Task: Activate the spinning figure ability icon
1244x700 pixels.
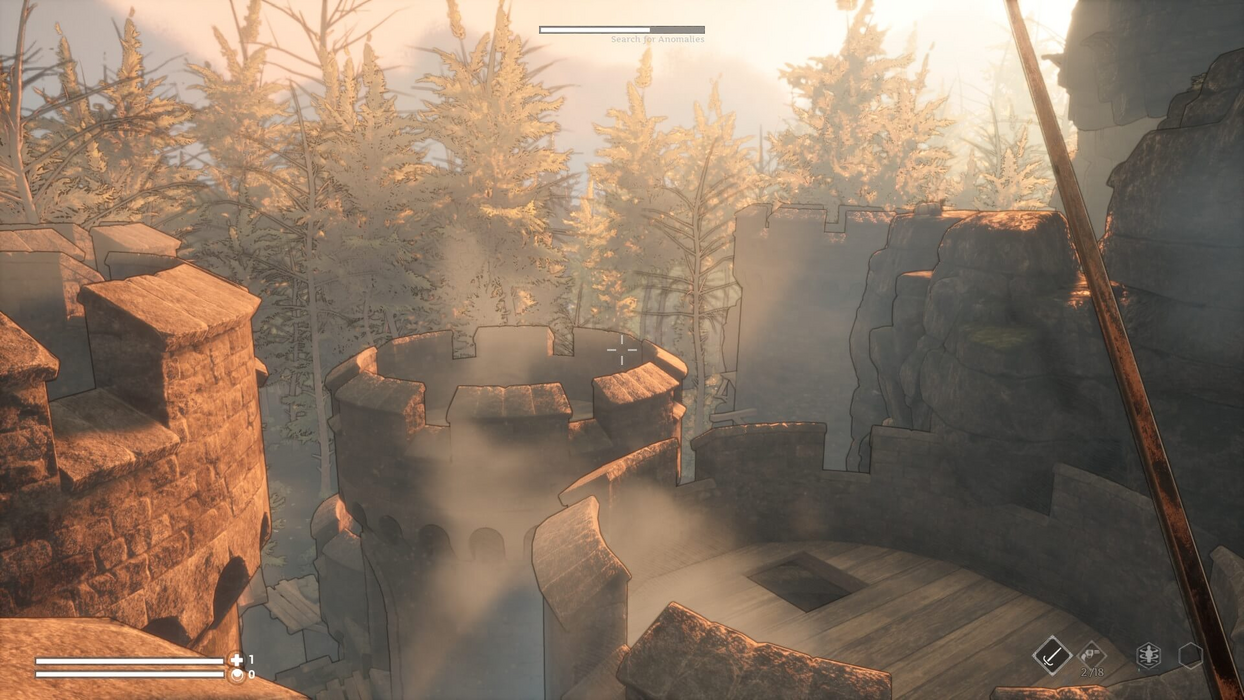Action: click(1149, 656)
